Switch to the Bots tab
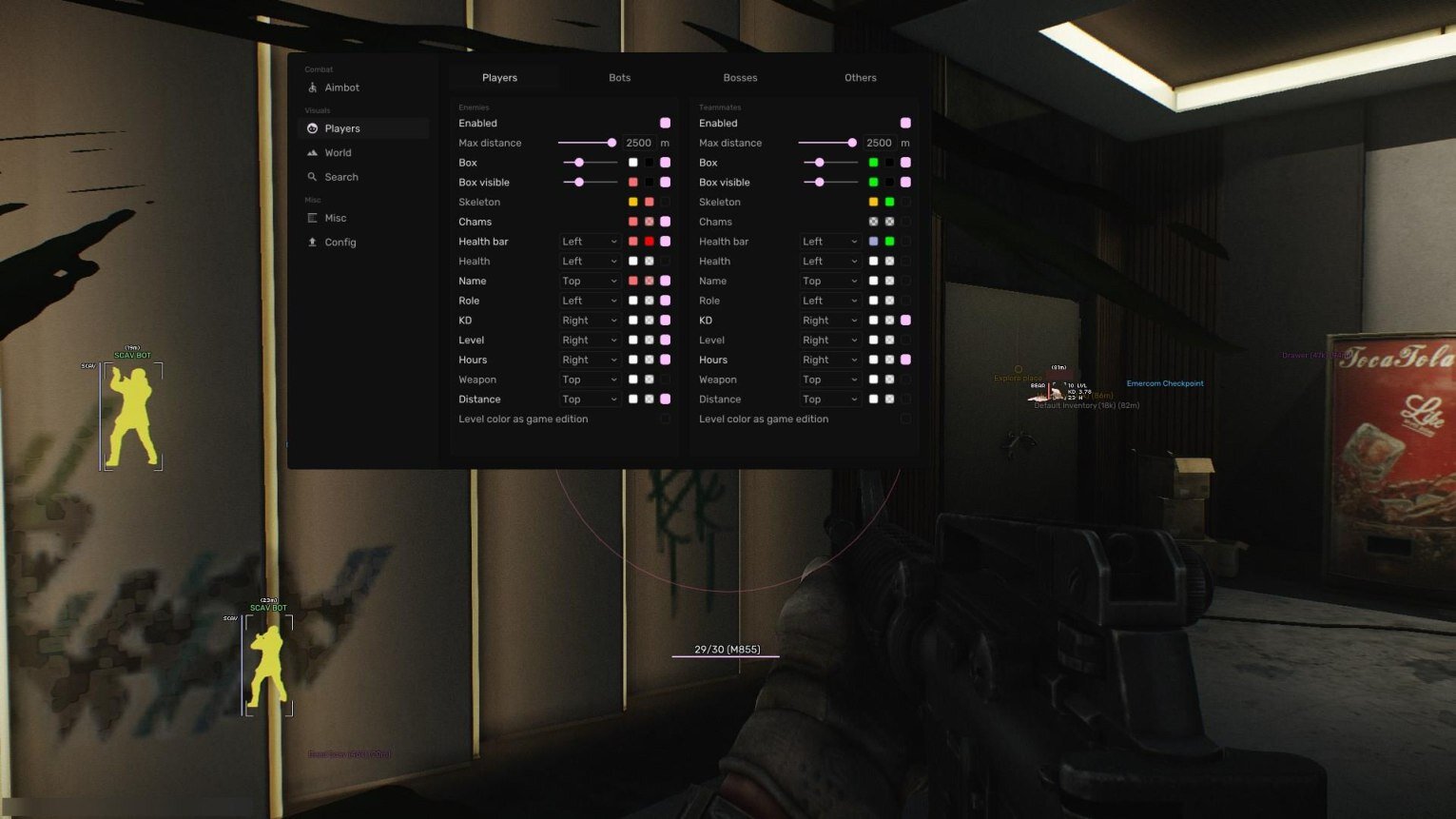This screenshot has height=819, width=1456. click(619, 78)
